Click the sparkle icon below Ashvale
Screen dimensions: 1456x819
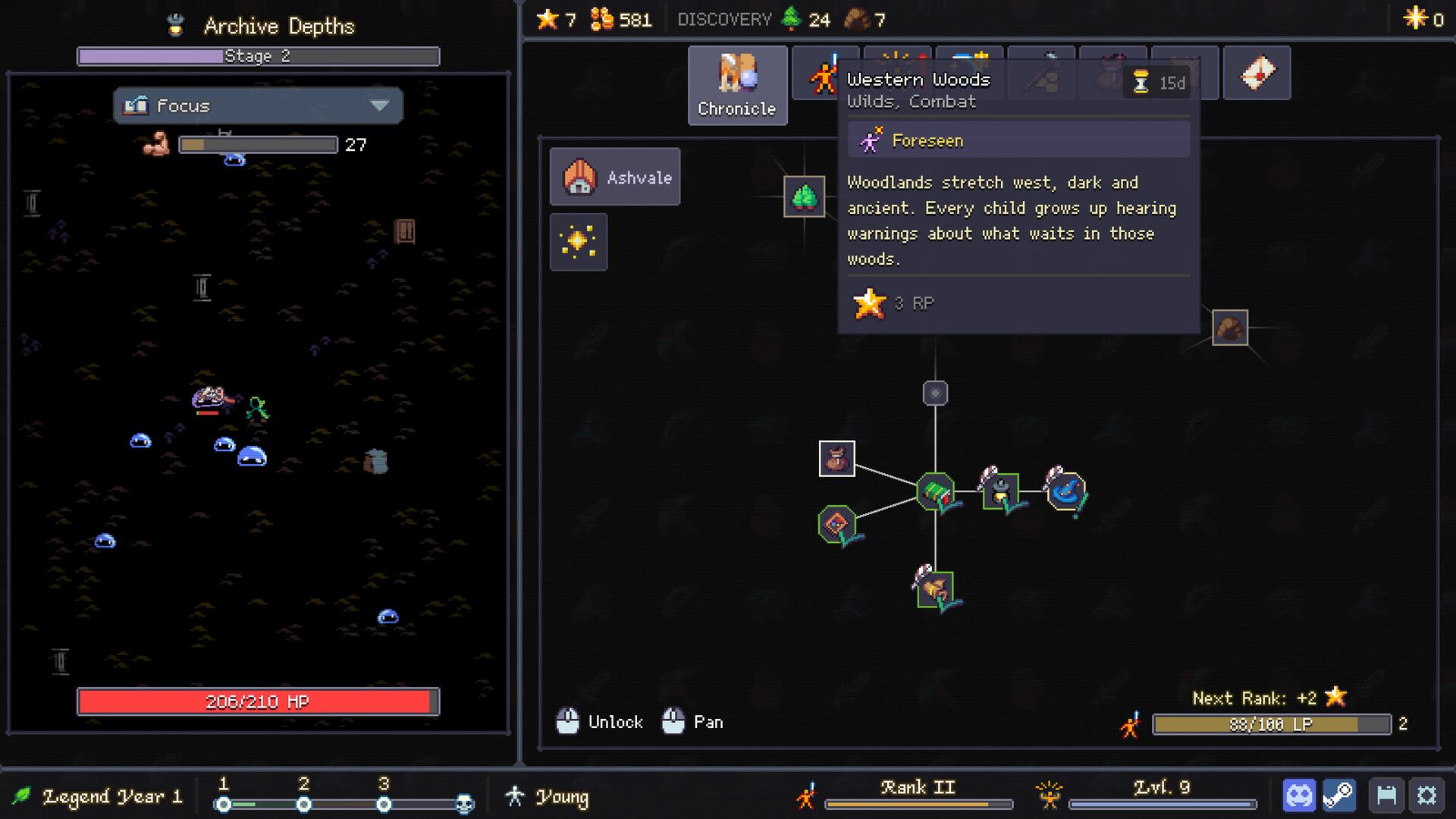pyautogui.click(x=579, y=241)
